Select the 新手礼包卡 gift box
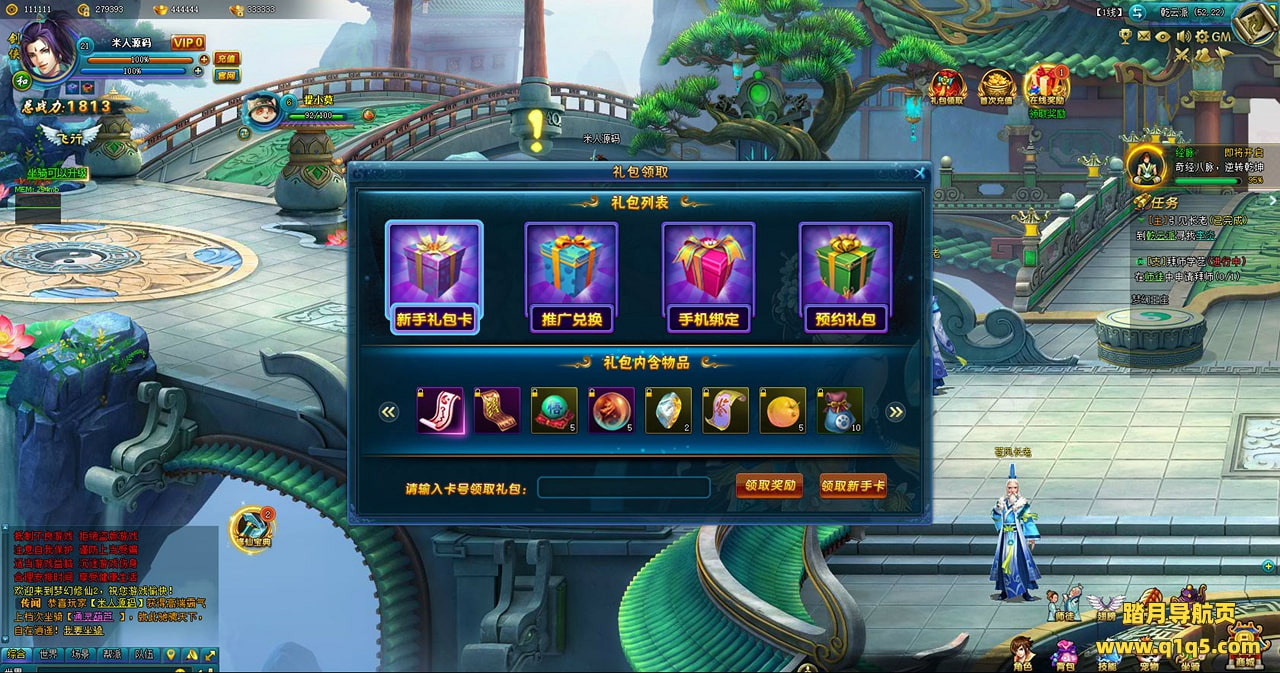This screenshot has width=1280, height=673. click(434, 277)
